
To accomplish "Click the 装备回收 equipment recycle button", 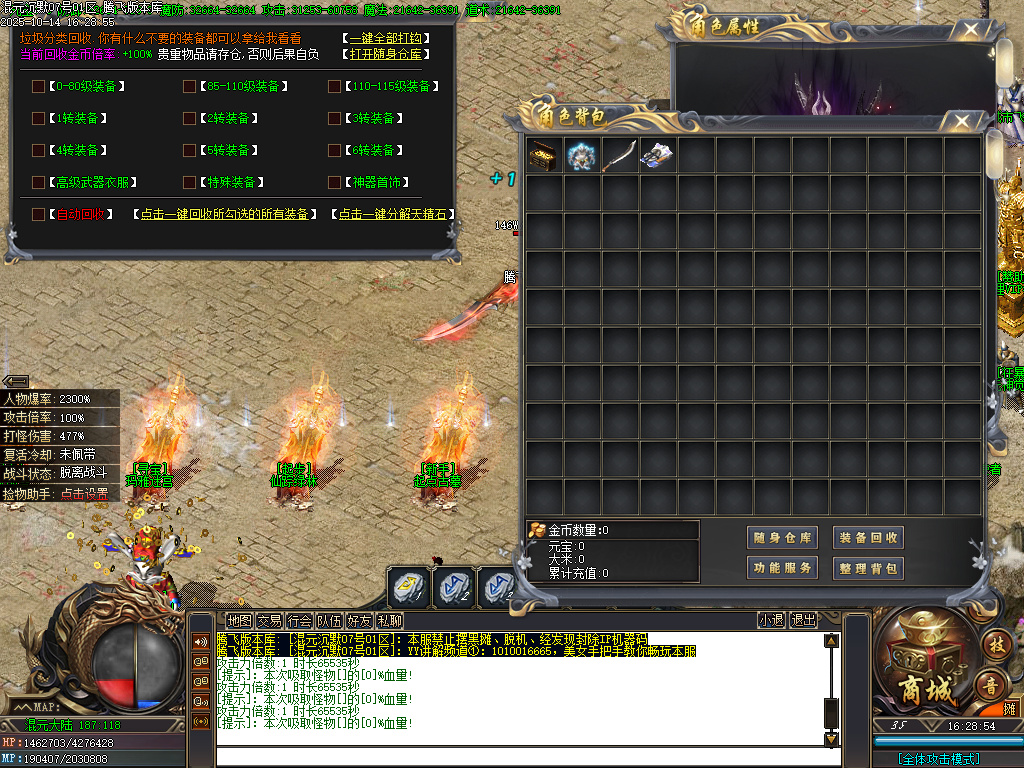I will 868,538.
